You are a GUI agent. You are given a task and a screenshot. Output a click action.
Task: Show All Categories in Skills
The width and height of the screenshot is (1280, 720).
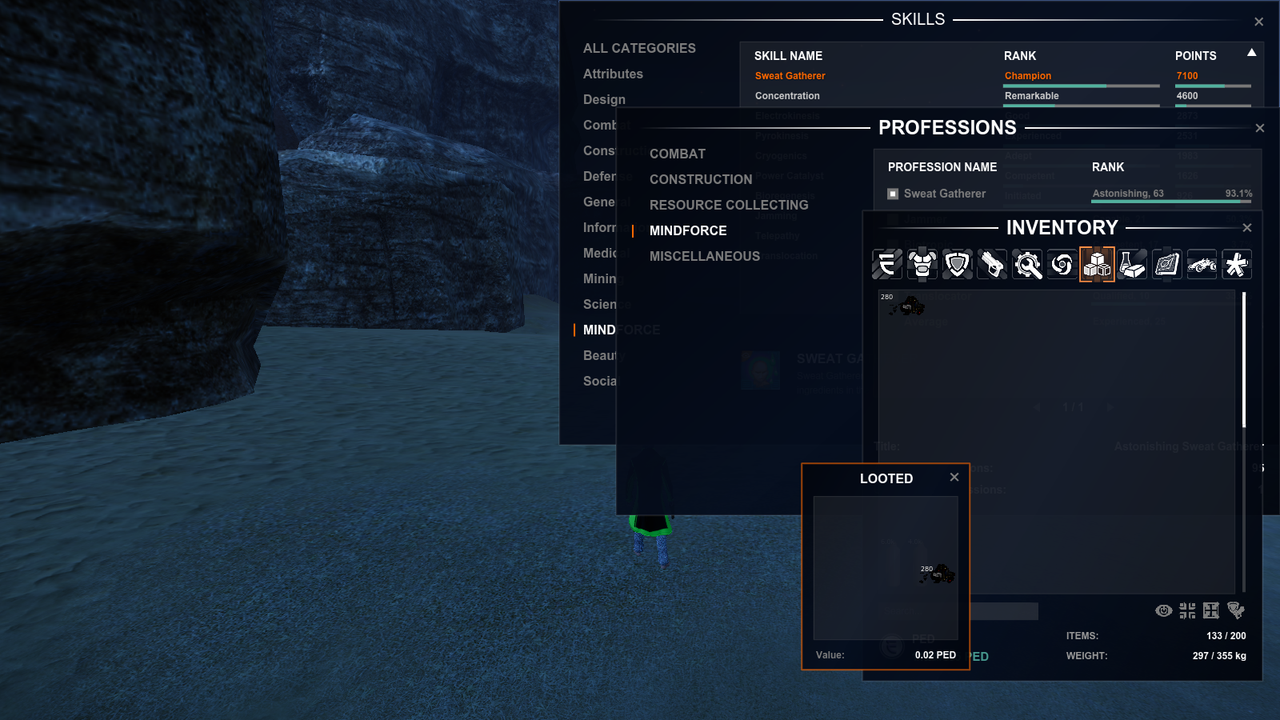tap(639, 48)
